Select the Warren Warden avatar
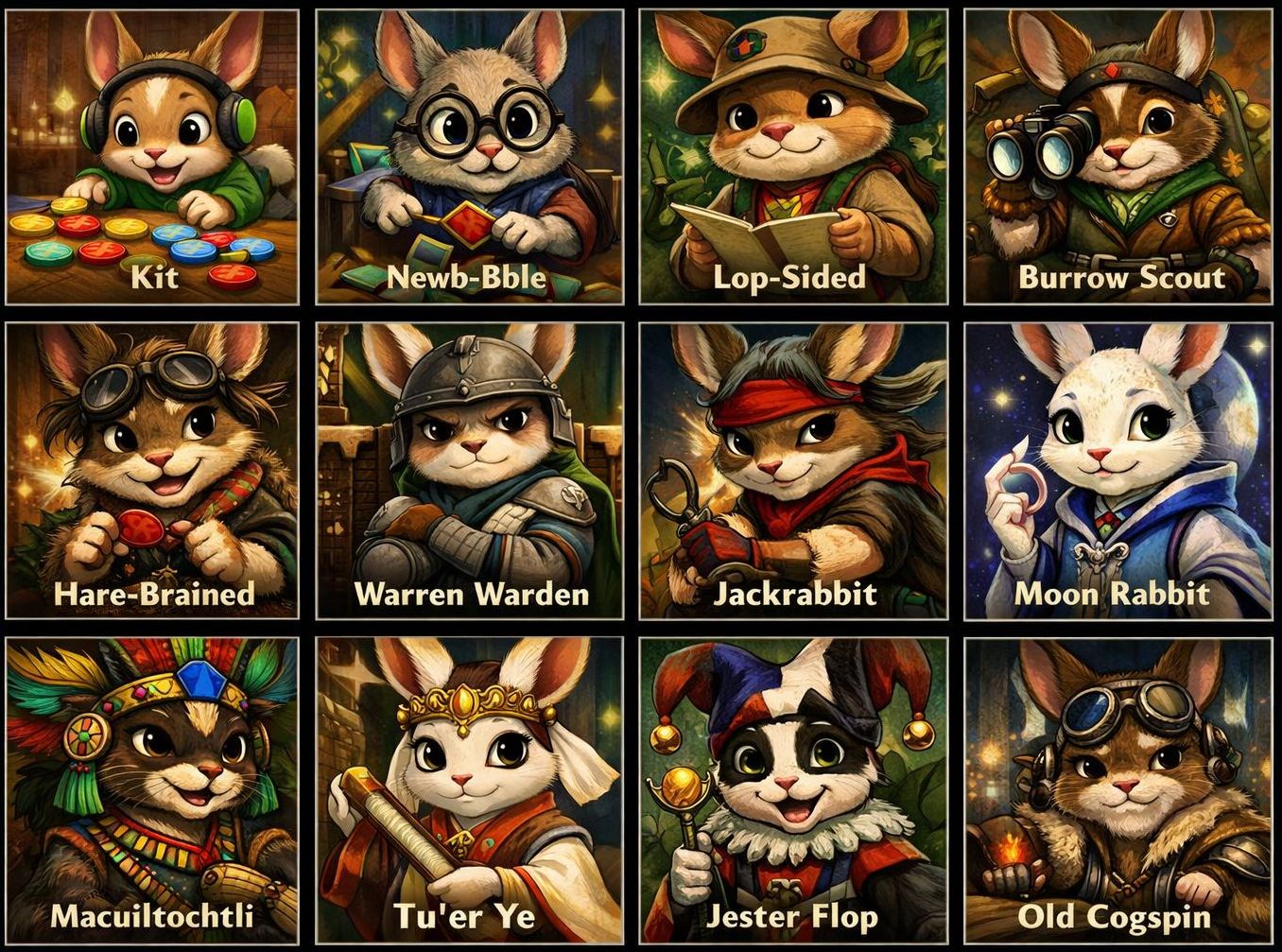This screenshot has width=1282, height=952. coord(470,471)
